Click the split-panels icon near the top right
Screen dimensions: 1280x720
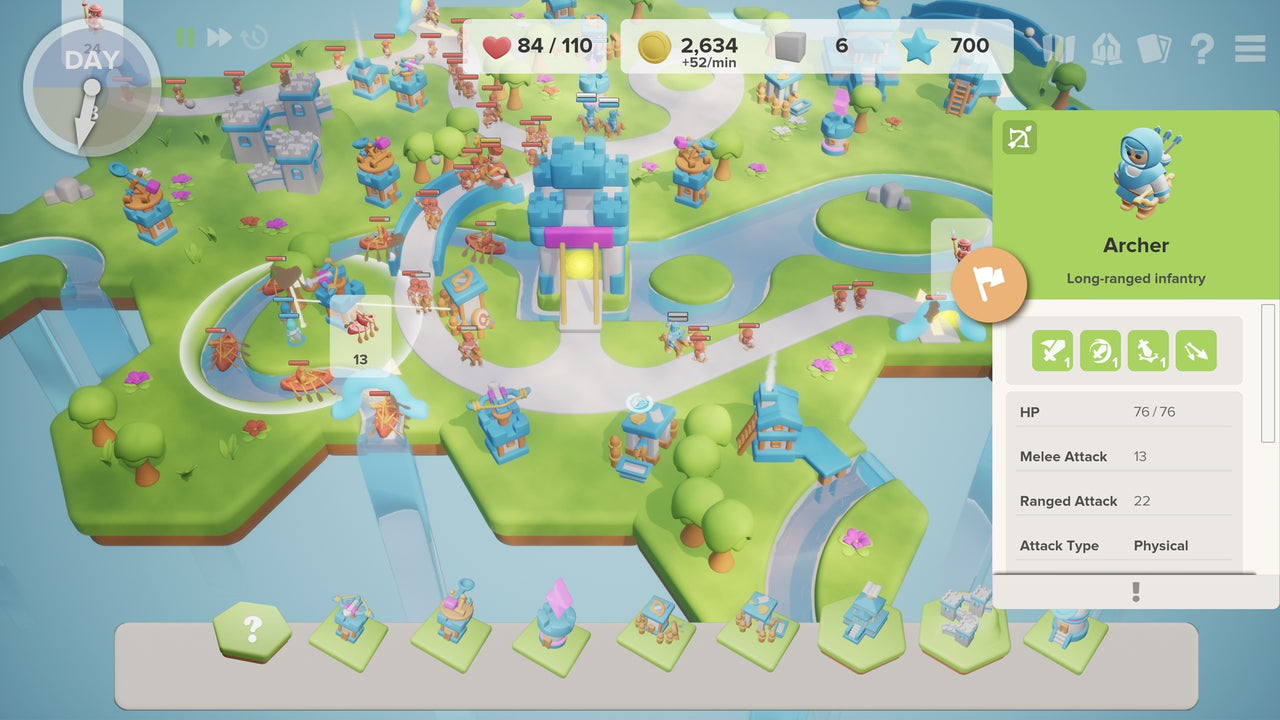[1062, 46]
